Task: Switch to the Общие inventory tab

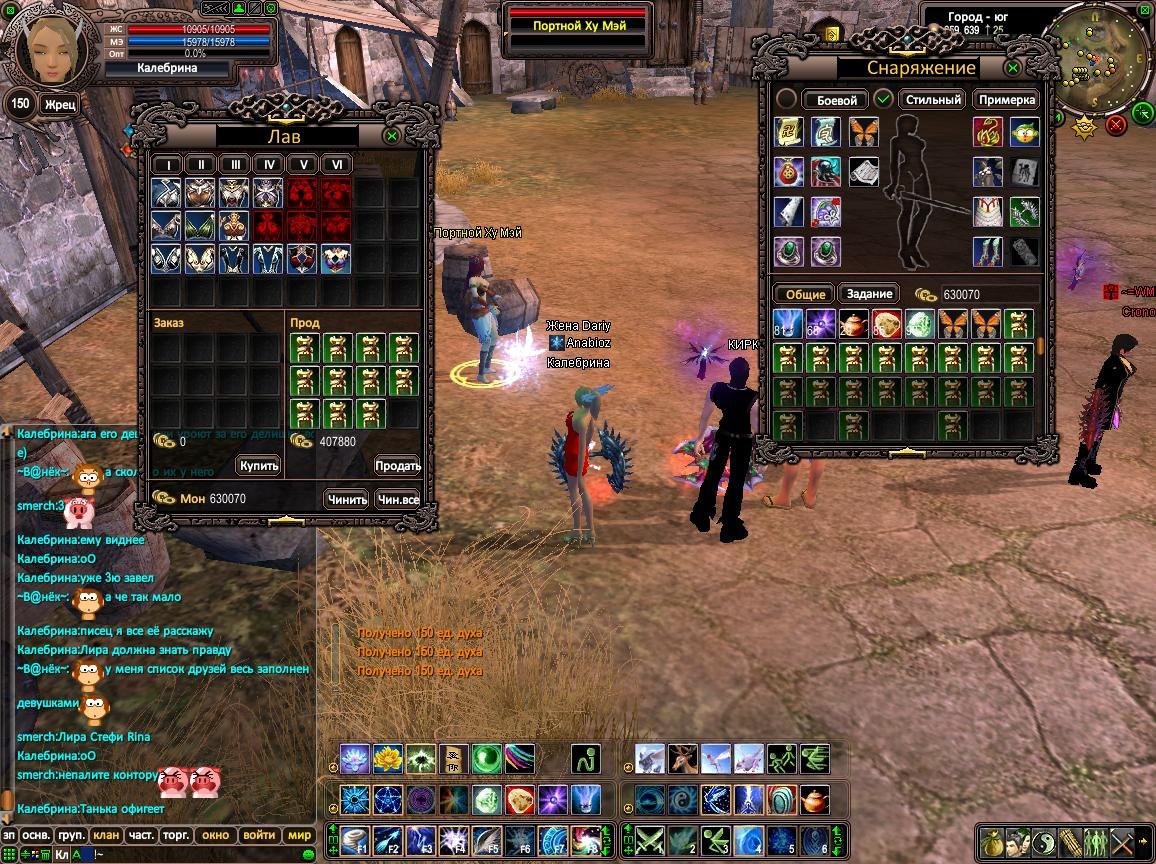Action: (x=805, y=294)
